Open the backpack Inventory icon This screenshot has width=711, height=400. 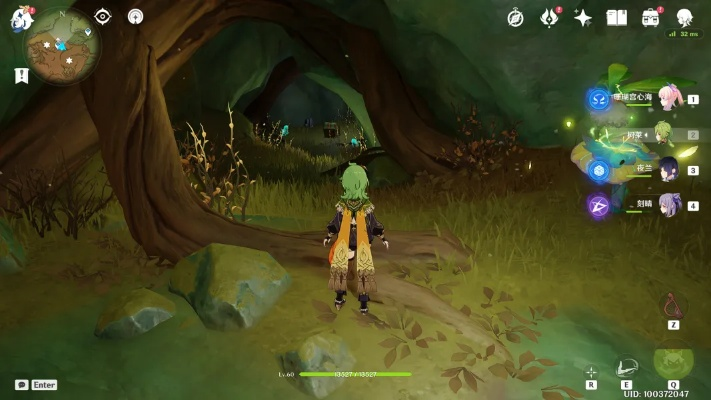coord(651,17)
